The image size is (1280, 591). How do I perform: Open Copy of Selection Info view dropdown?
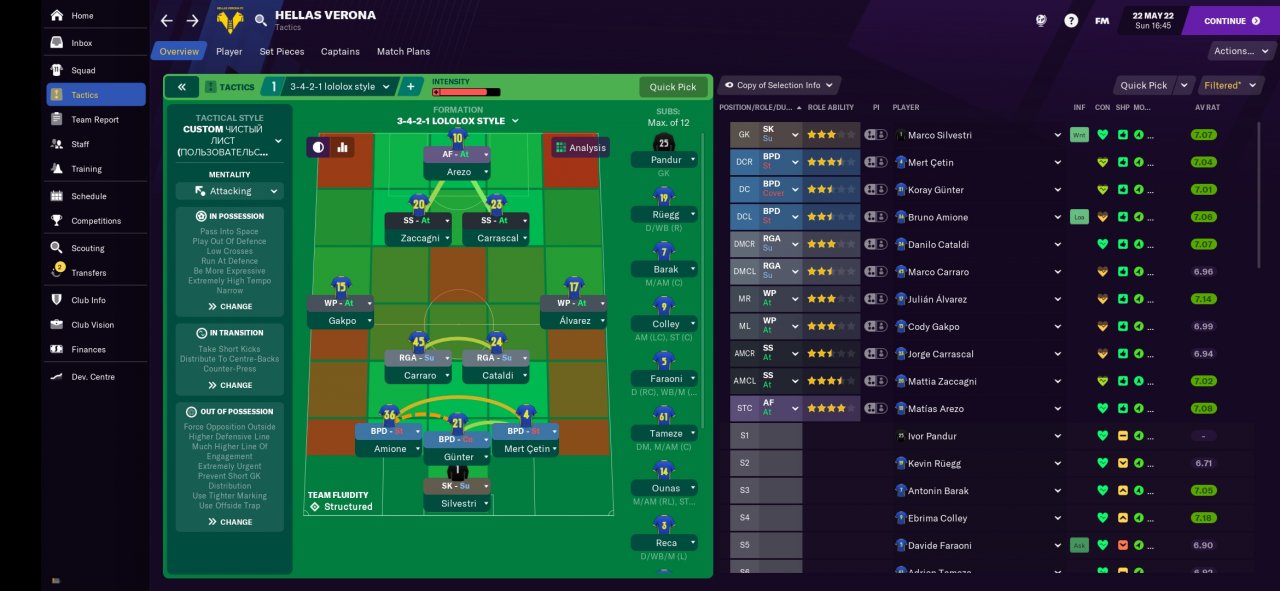[780, 85]
